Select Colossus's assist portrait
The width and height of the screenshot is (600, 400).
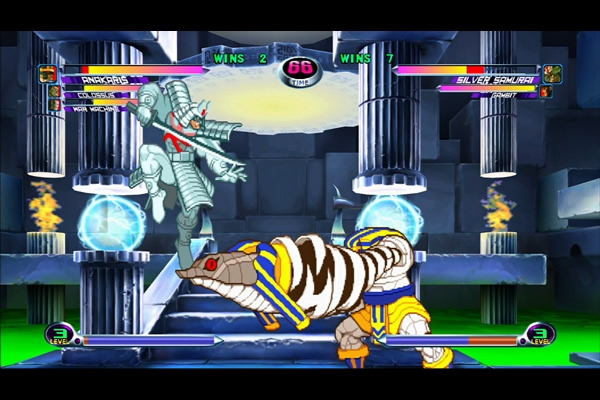tap(54, 91)
